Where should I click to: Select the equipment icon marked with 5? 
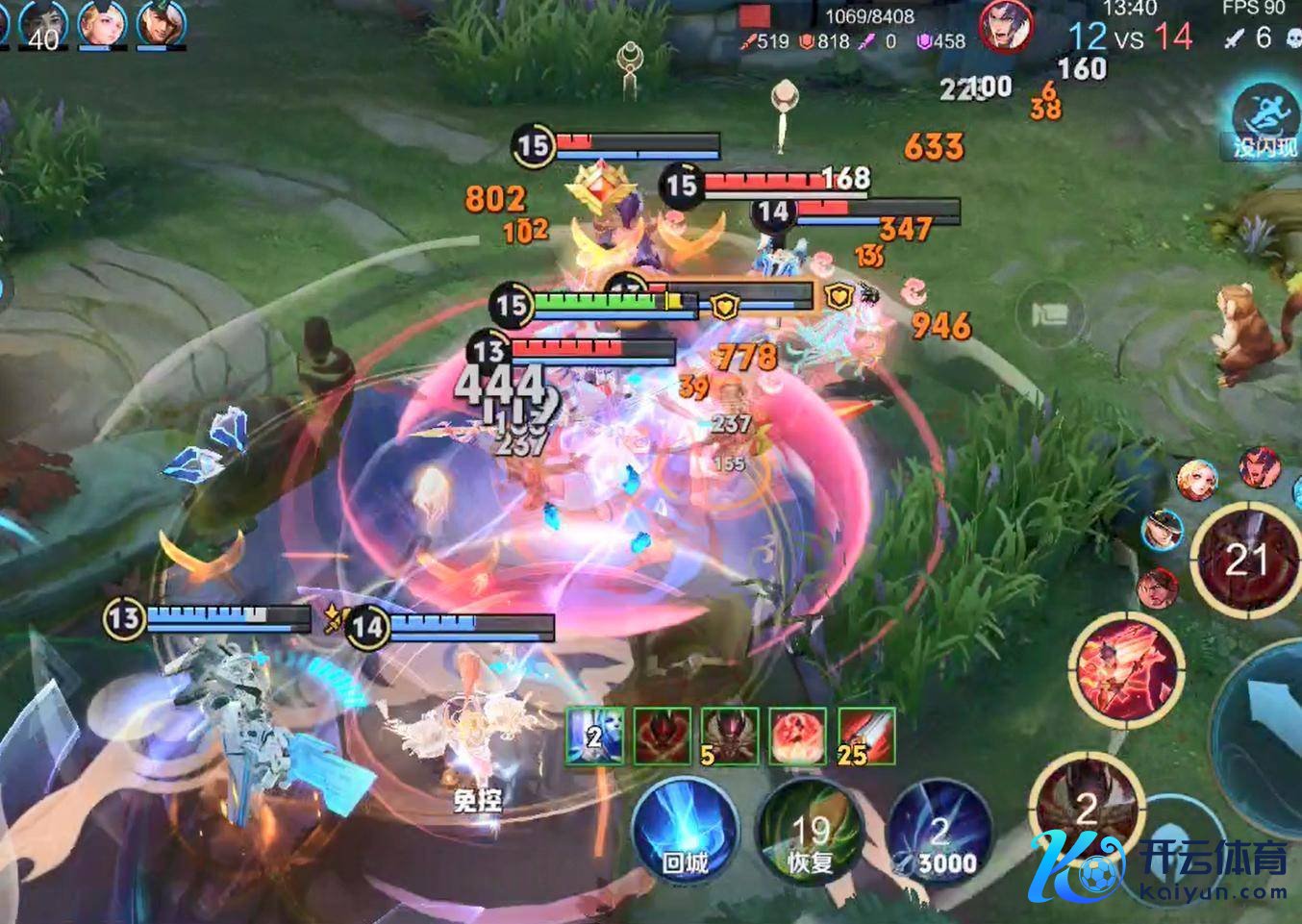(730, 737)
